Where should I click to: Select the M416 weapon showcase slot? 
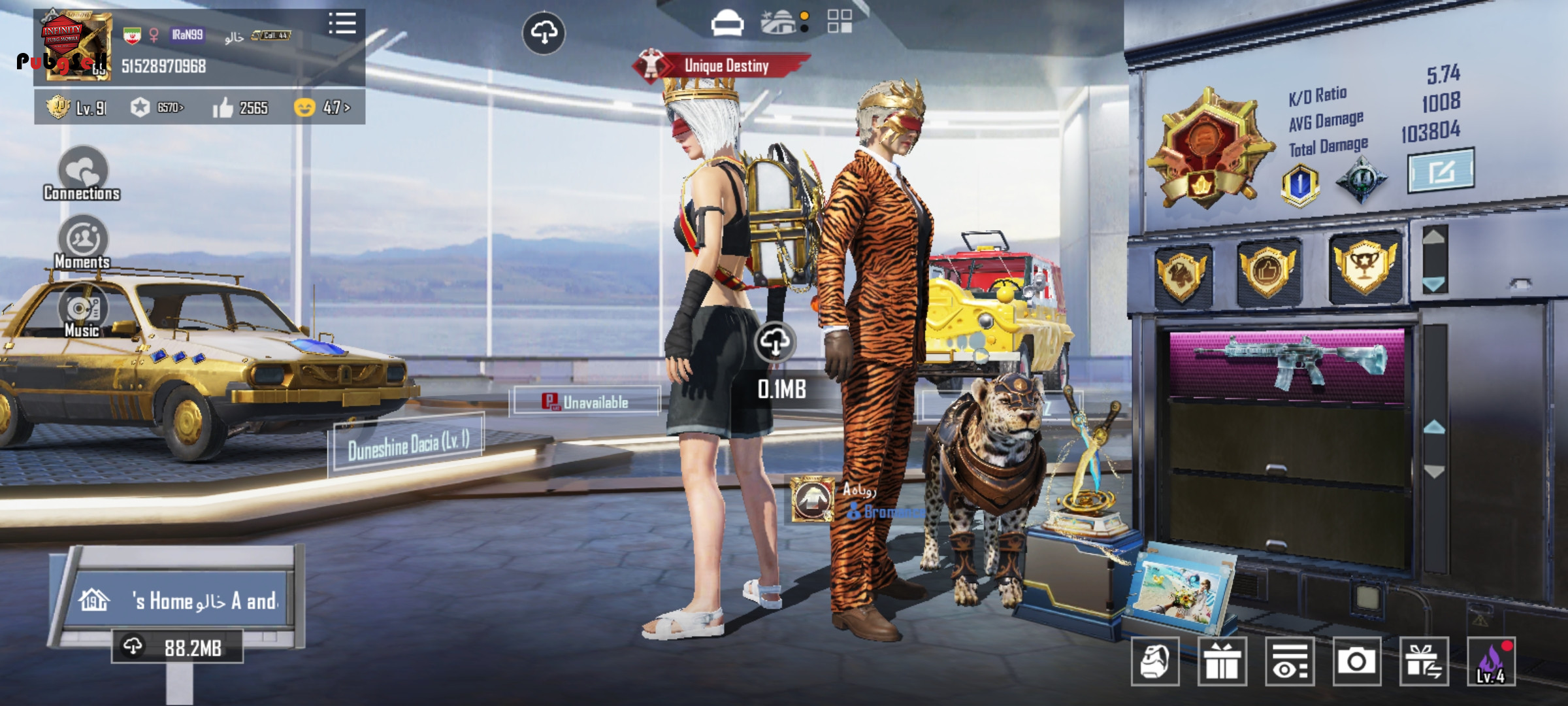tap(1286, 363)
